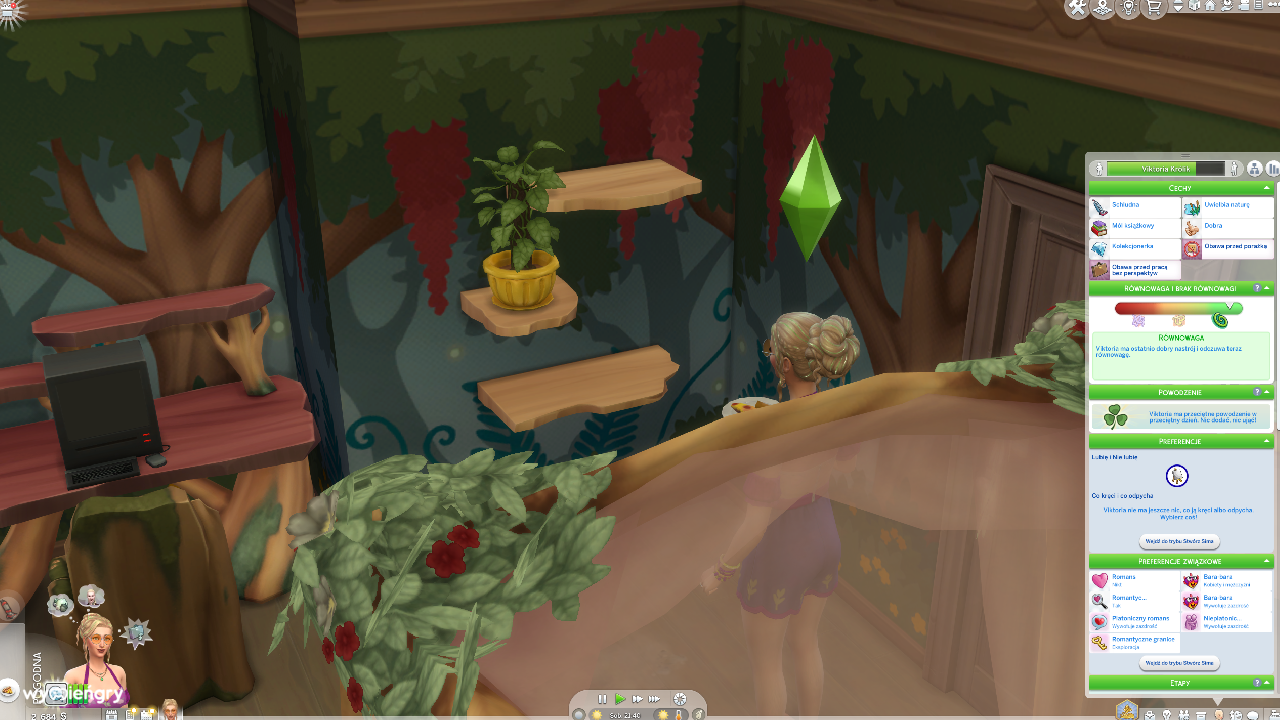
Task: Click the Kolekcjonerka trait icon
Action: 1099,248
